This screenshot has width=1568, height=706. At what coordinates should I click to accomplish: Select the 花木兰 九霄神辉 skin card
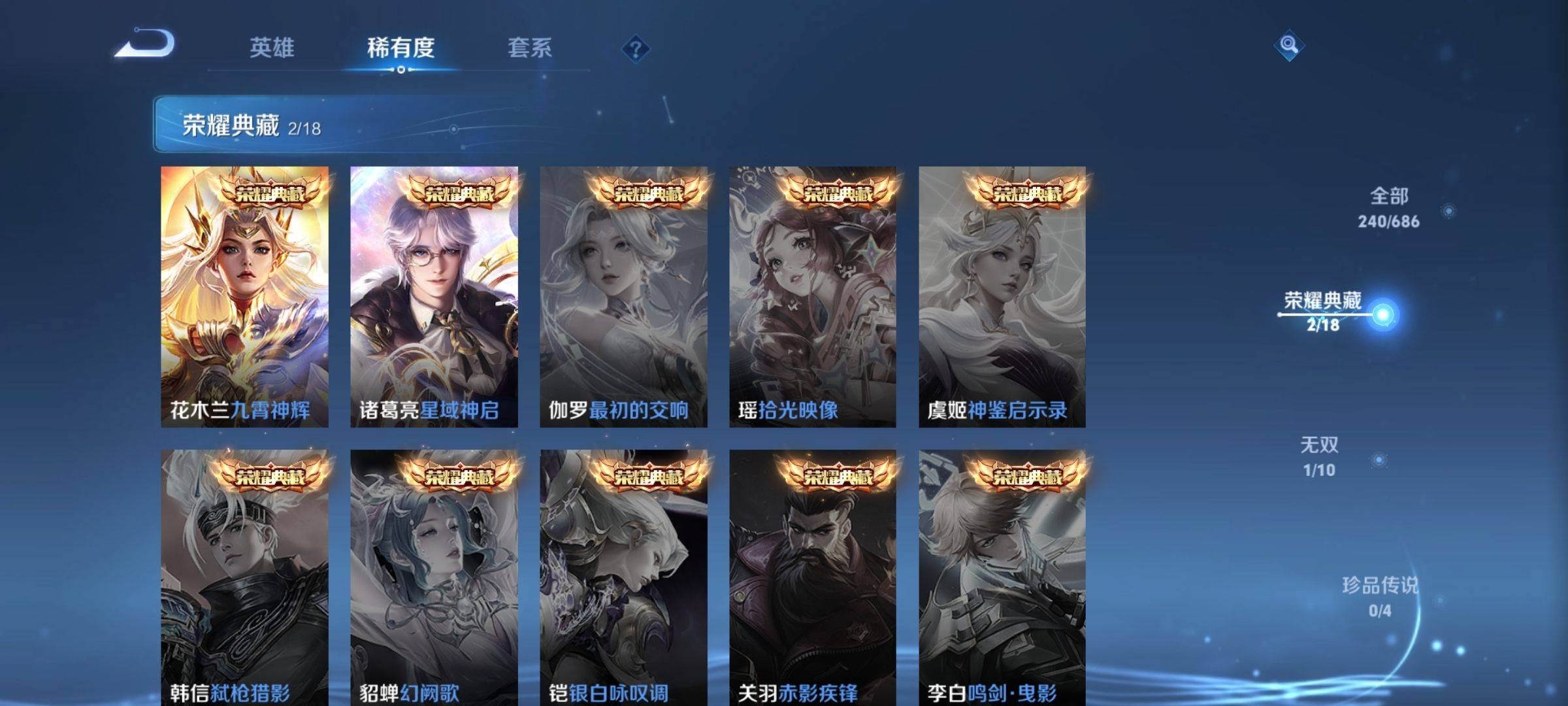click(244, 297)
